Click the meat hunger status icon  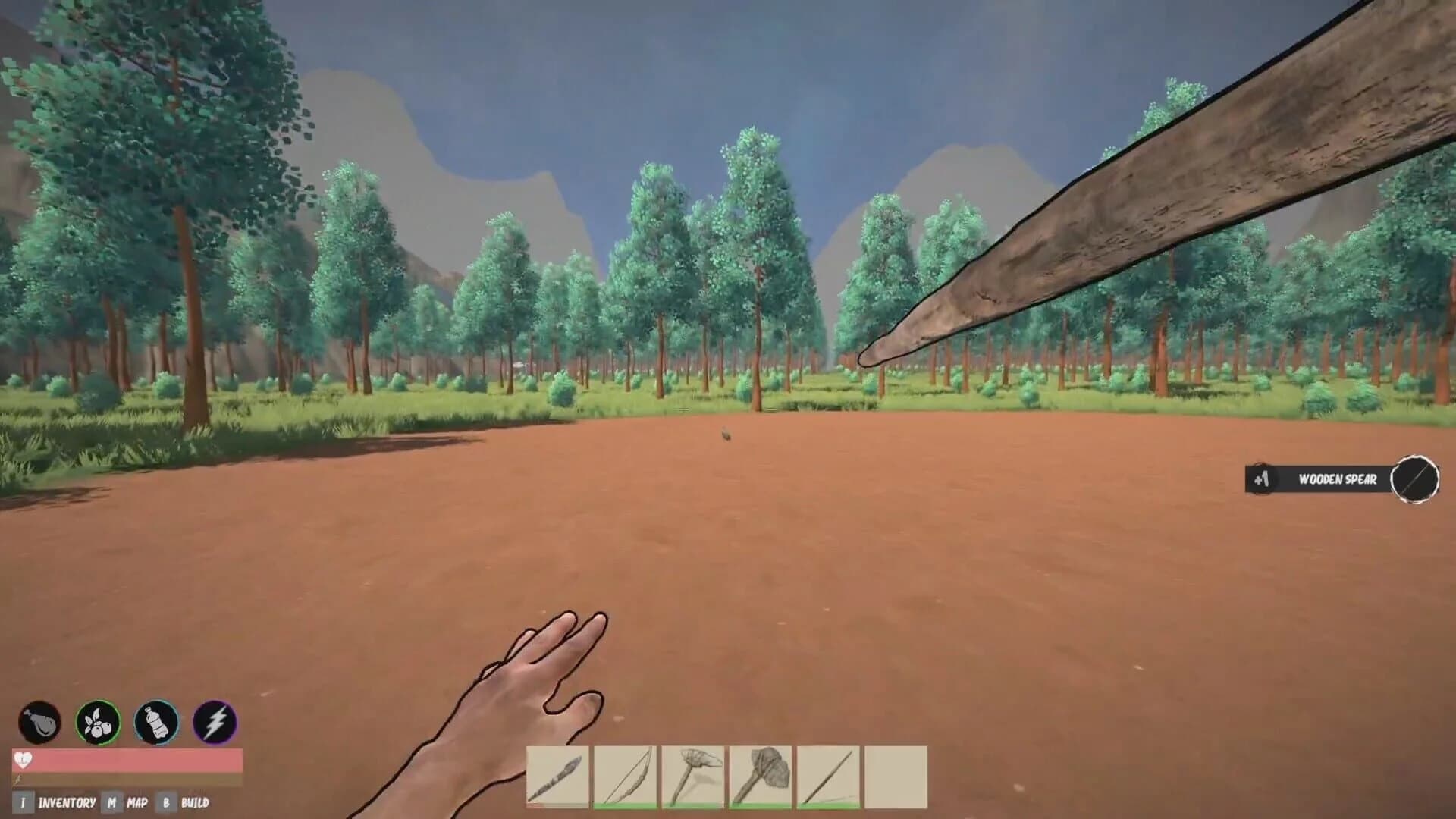coord(42,722)
